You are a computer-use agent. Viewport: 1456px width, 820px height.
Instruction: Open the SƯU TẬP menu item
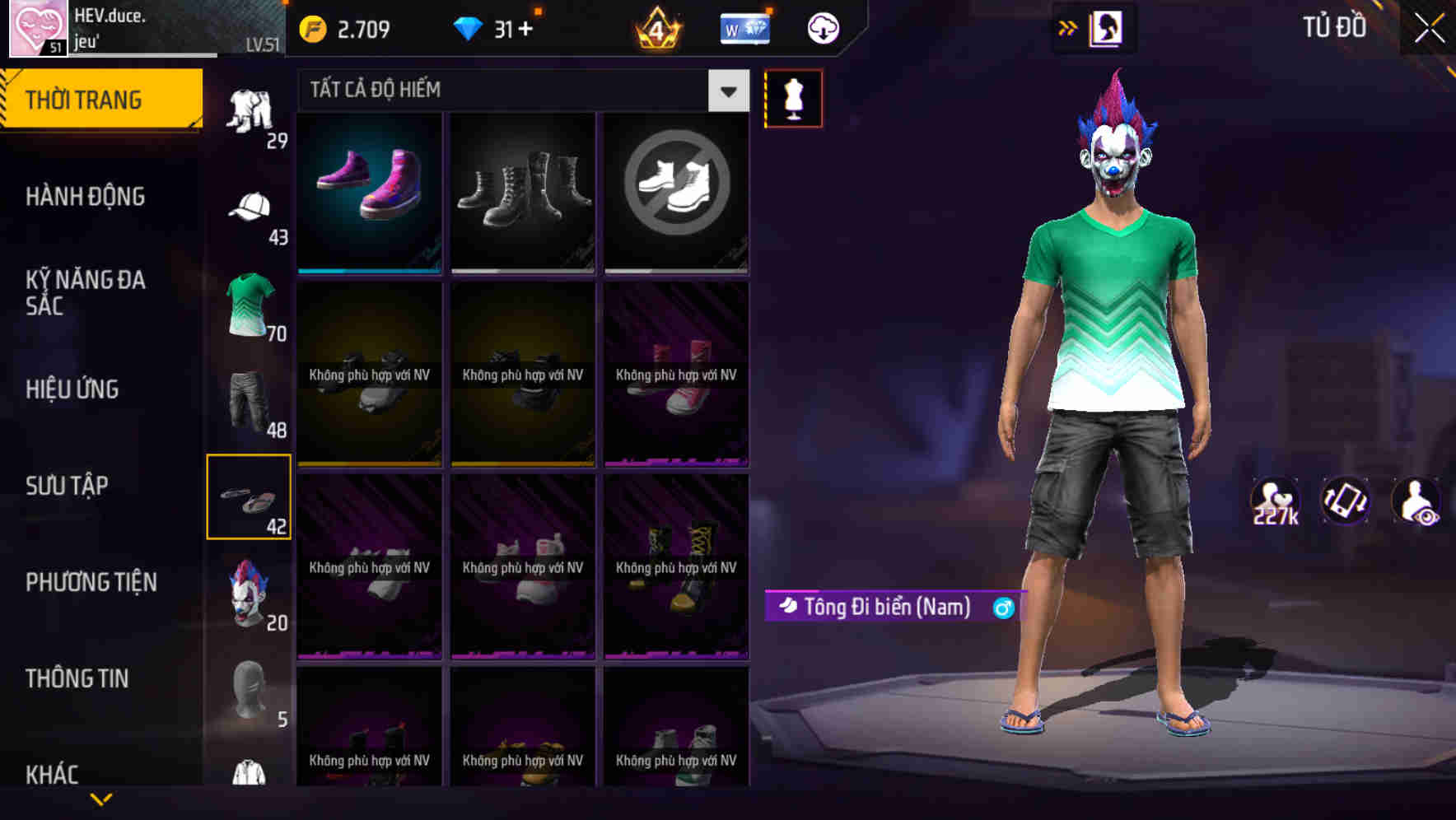69,486
